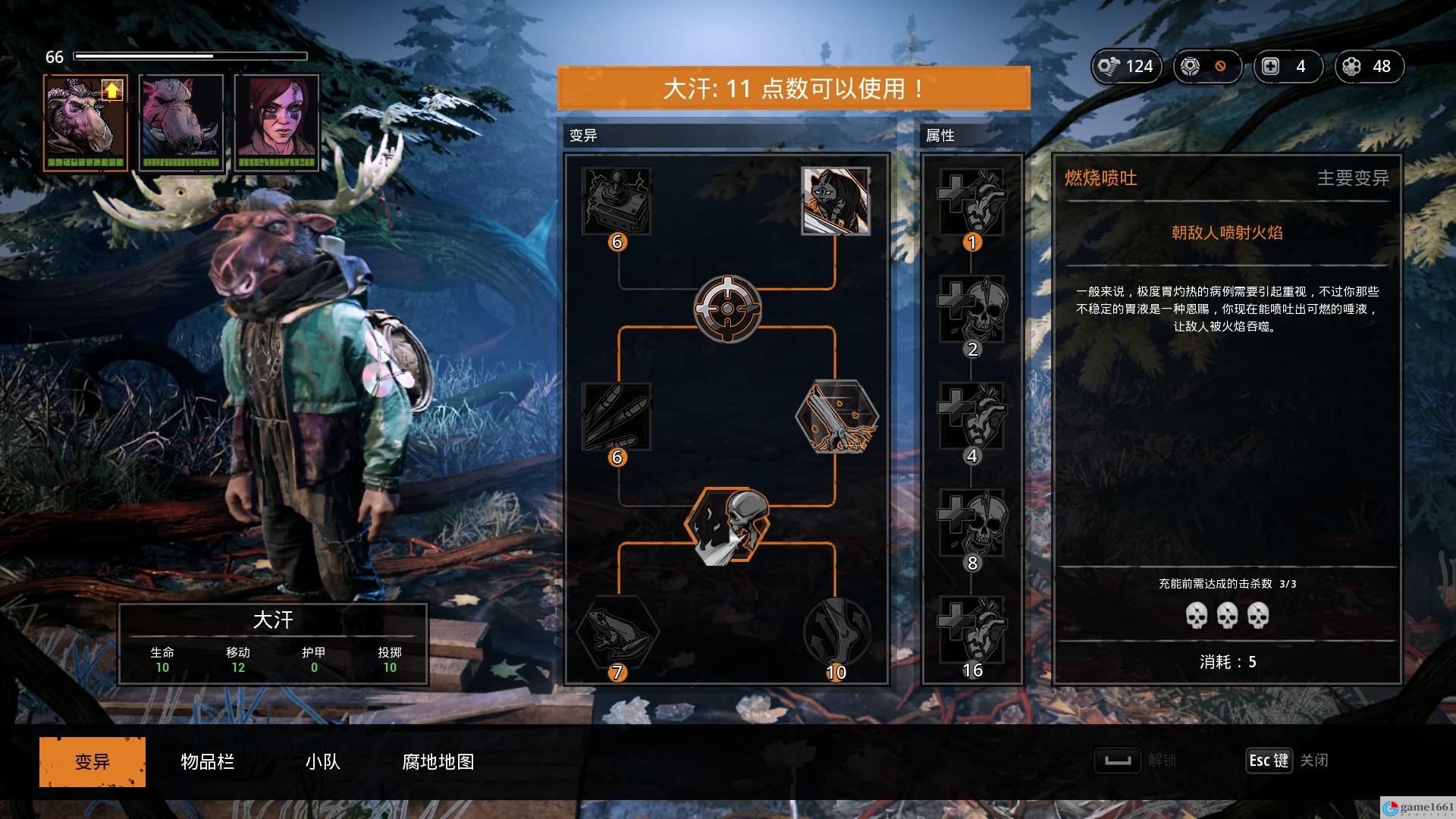Select the rooted tree hexagon mutation

point(836,416)
